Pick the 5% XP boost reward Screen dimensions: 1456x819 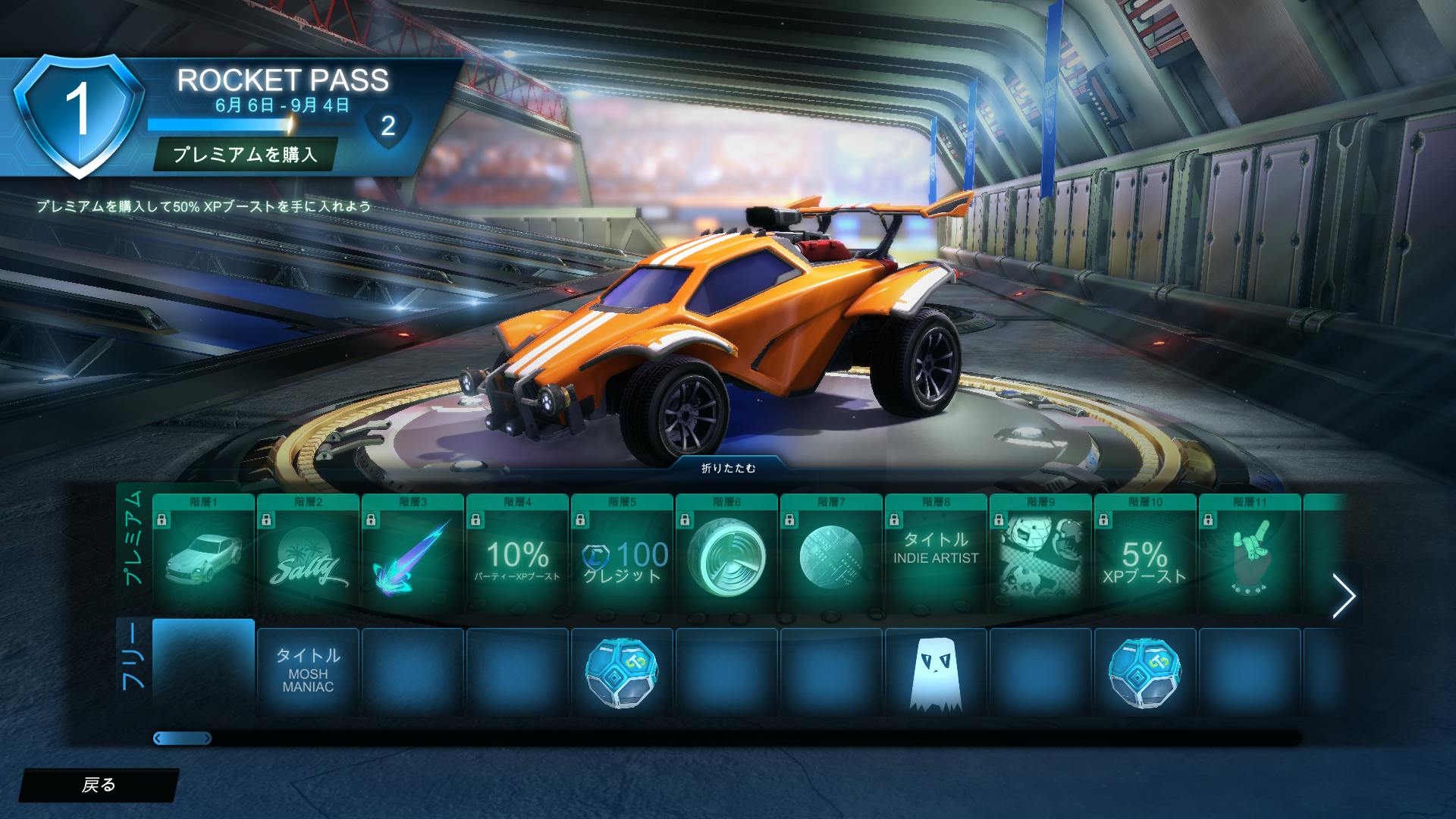1145,557
